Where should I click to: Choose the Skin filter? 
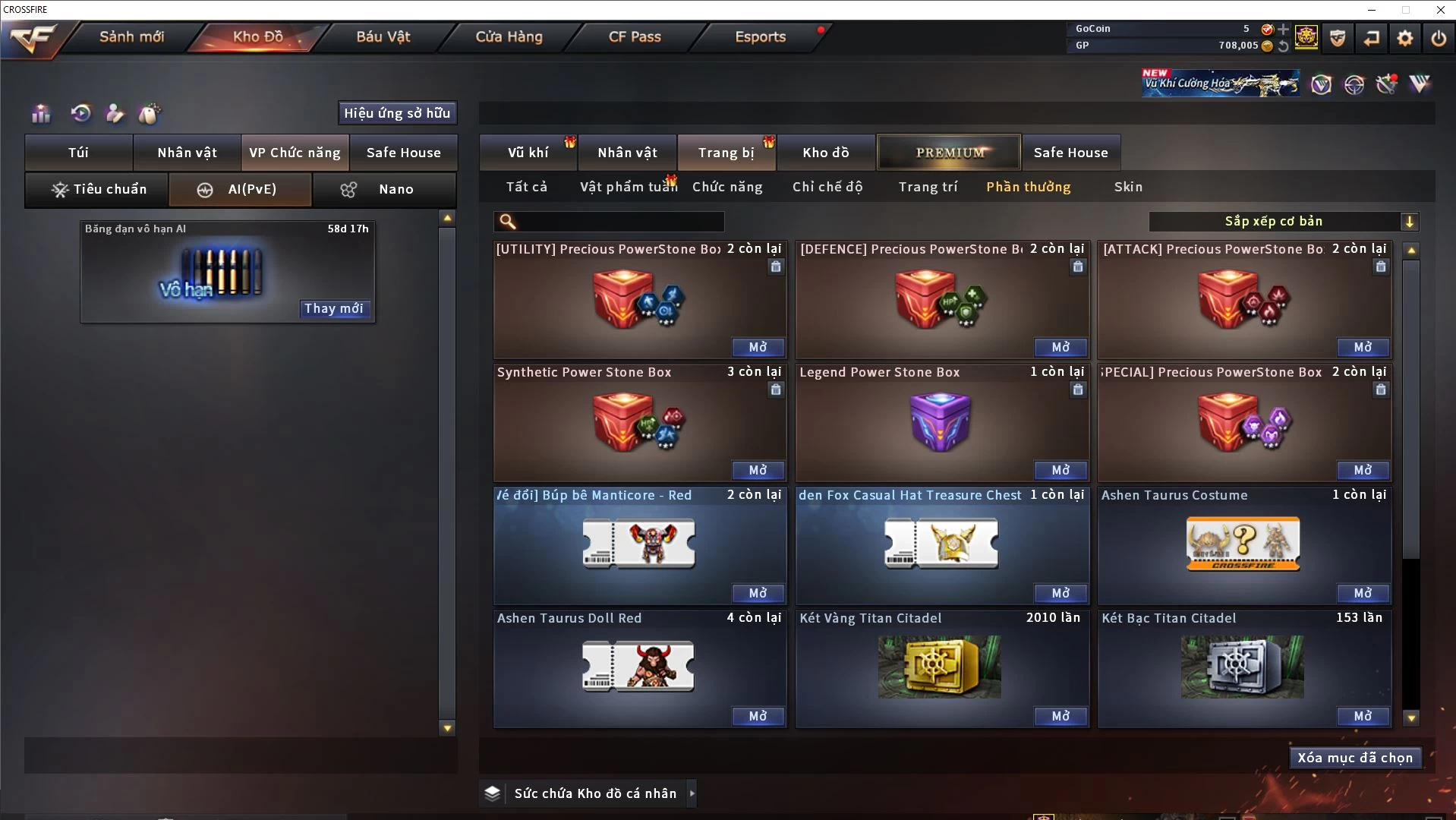pos(1128,187)
